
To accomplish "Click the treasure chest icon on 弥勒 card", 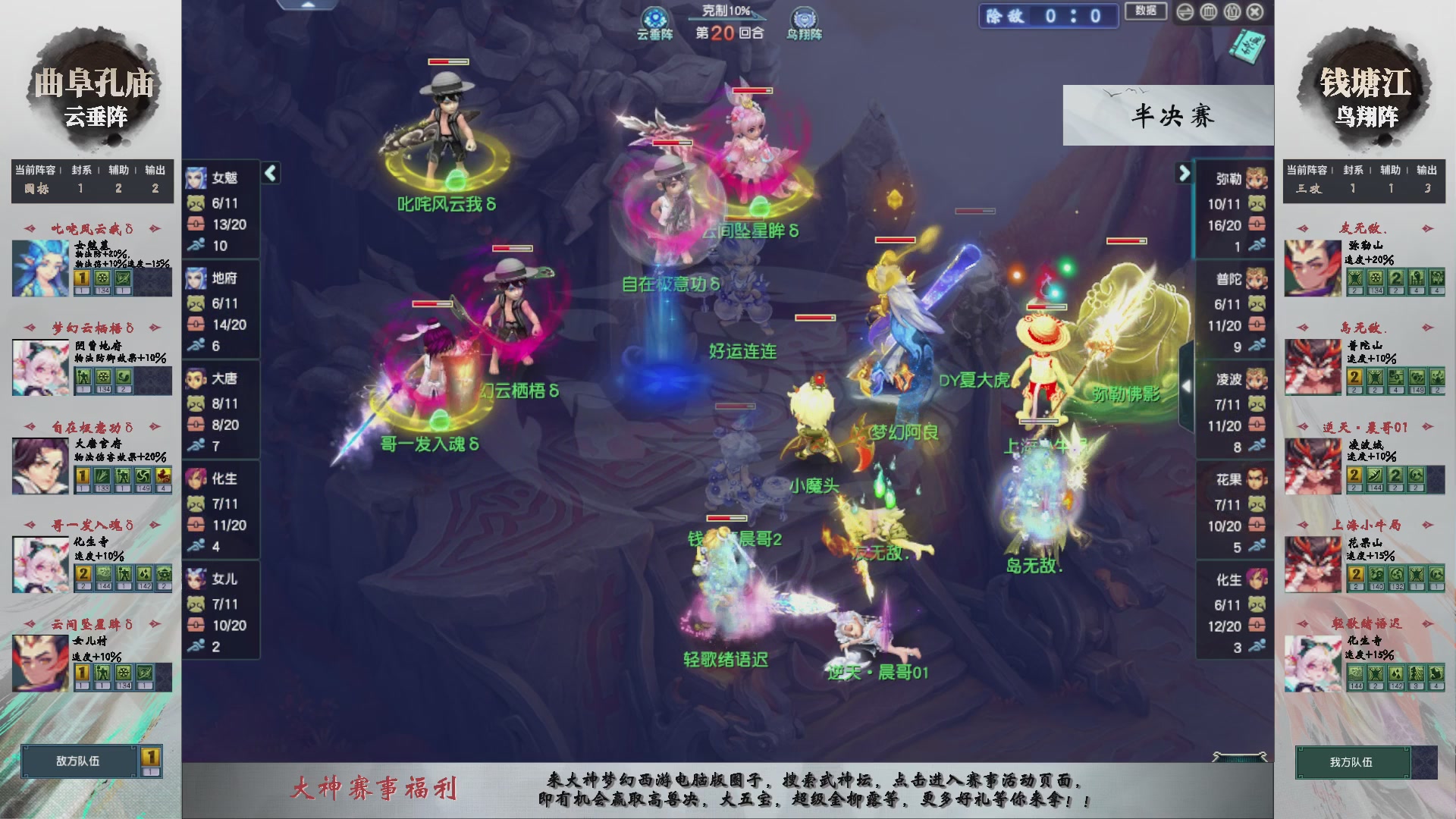I will click(1257, 224).
